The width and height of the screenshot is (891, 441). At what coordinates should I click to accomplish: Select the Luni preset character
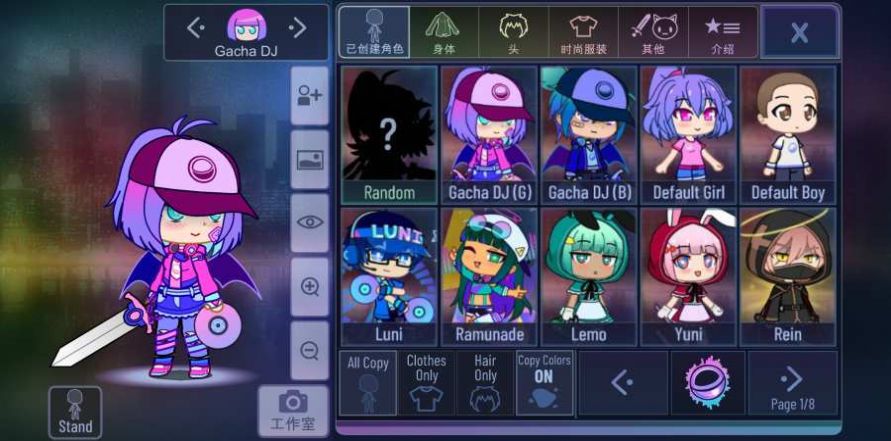coord(389,277)
